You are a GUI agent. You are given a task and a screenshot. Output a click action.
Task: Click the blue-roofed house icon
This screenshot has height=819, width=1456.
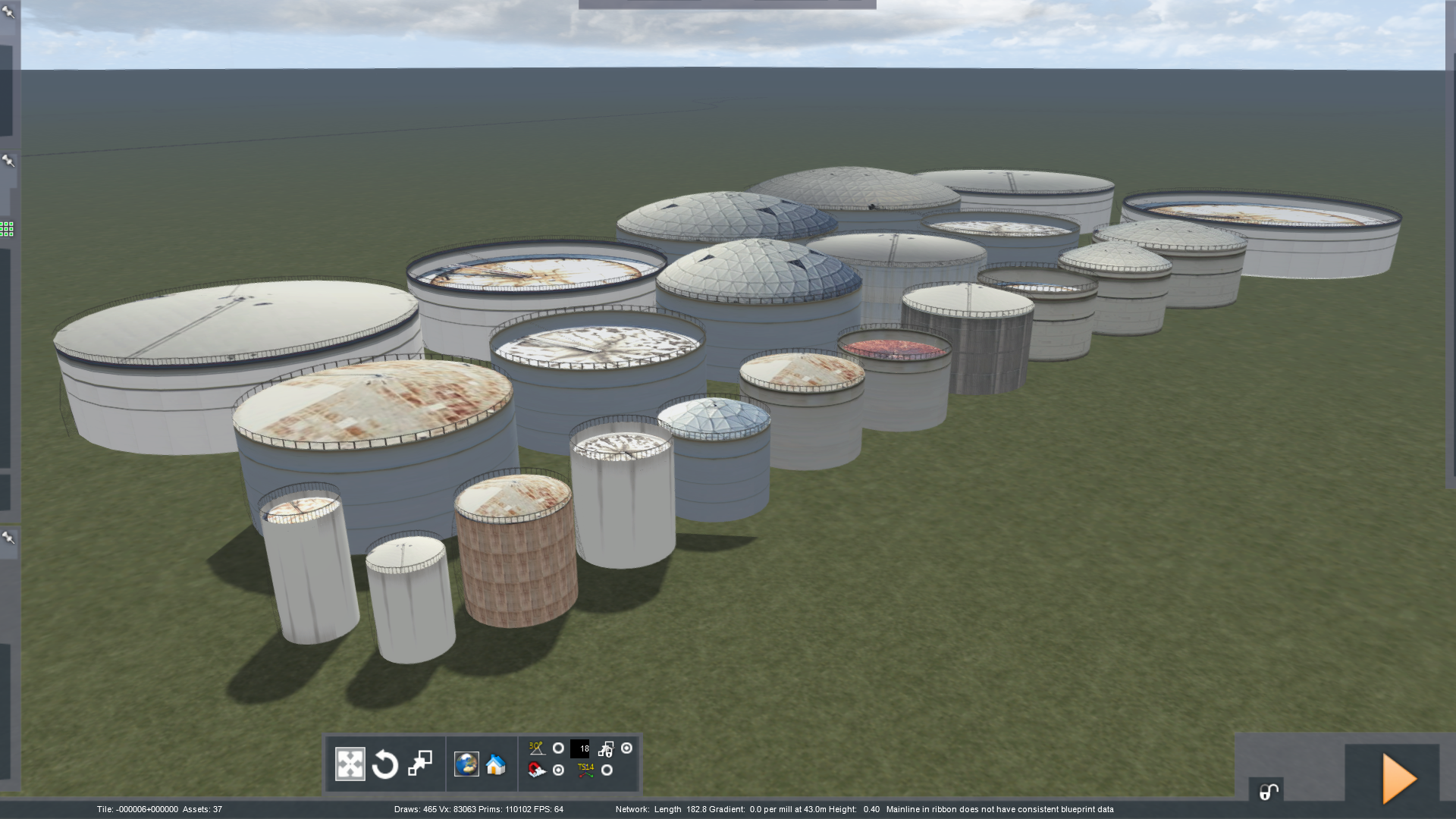point(496,764)
